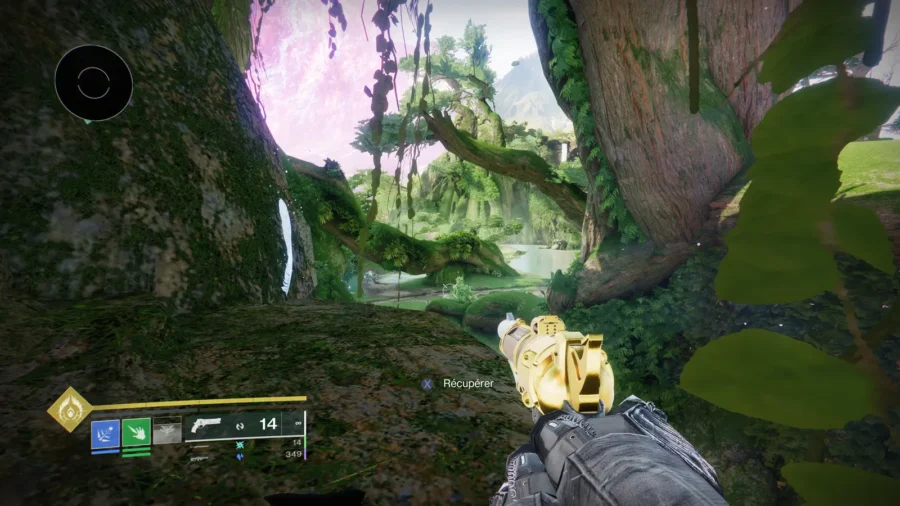Activate the golden diamond Super ability icon
The image size is (900, 506).
point(69,409)
